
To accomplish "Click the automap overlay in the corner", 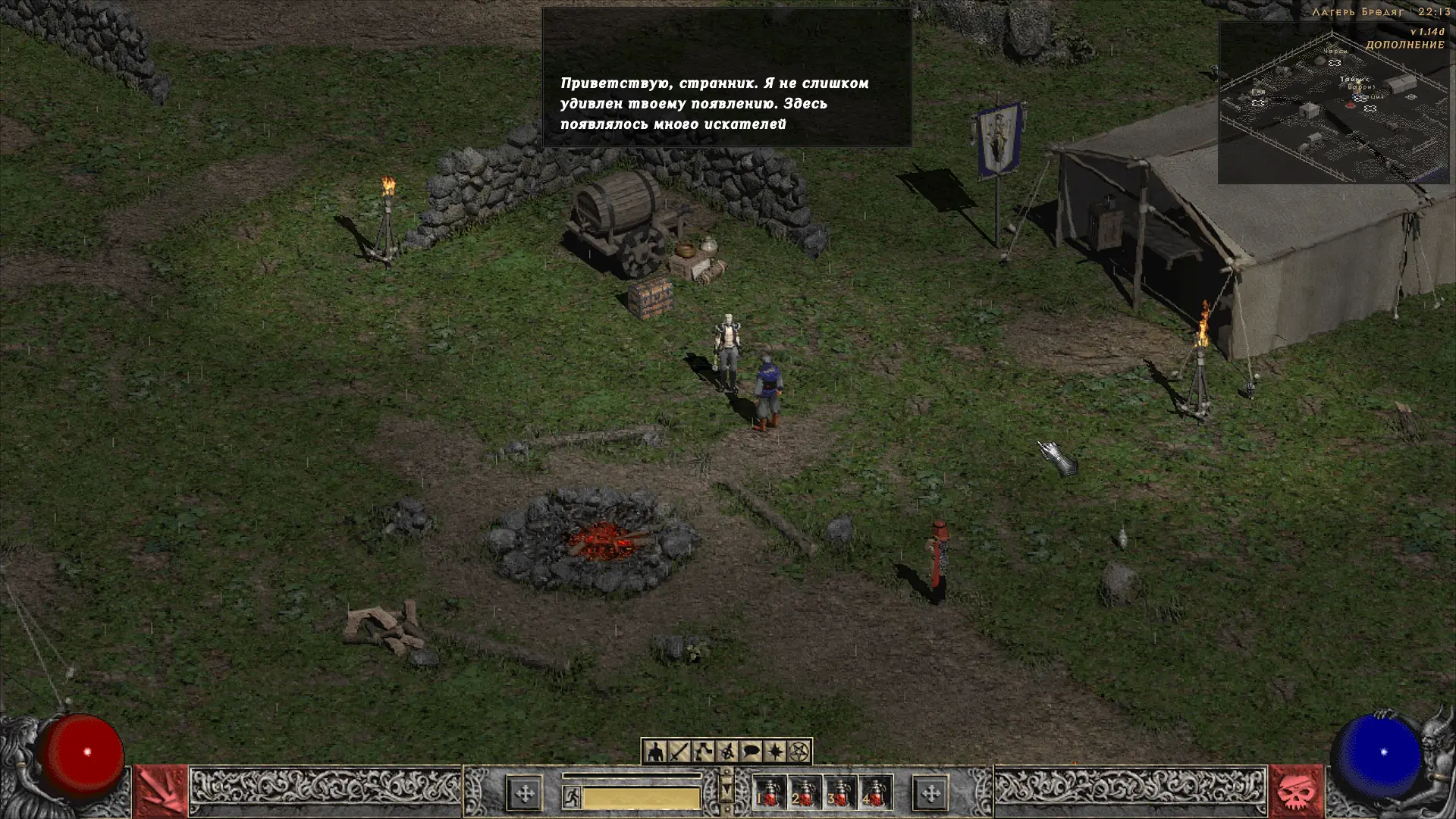I will coord(1332,102).
